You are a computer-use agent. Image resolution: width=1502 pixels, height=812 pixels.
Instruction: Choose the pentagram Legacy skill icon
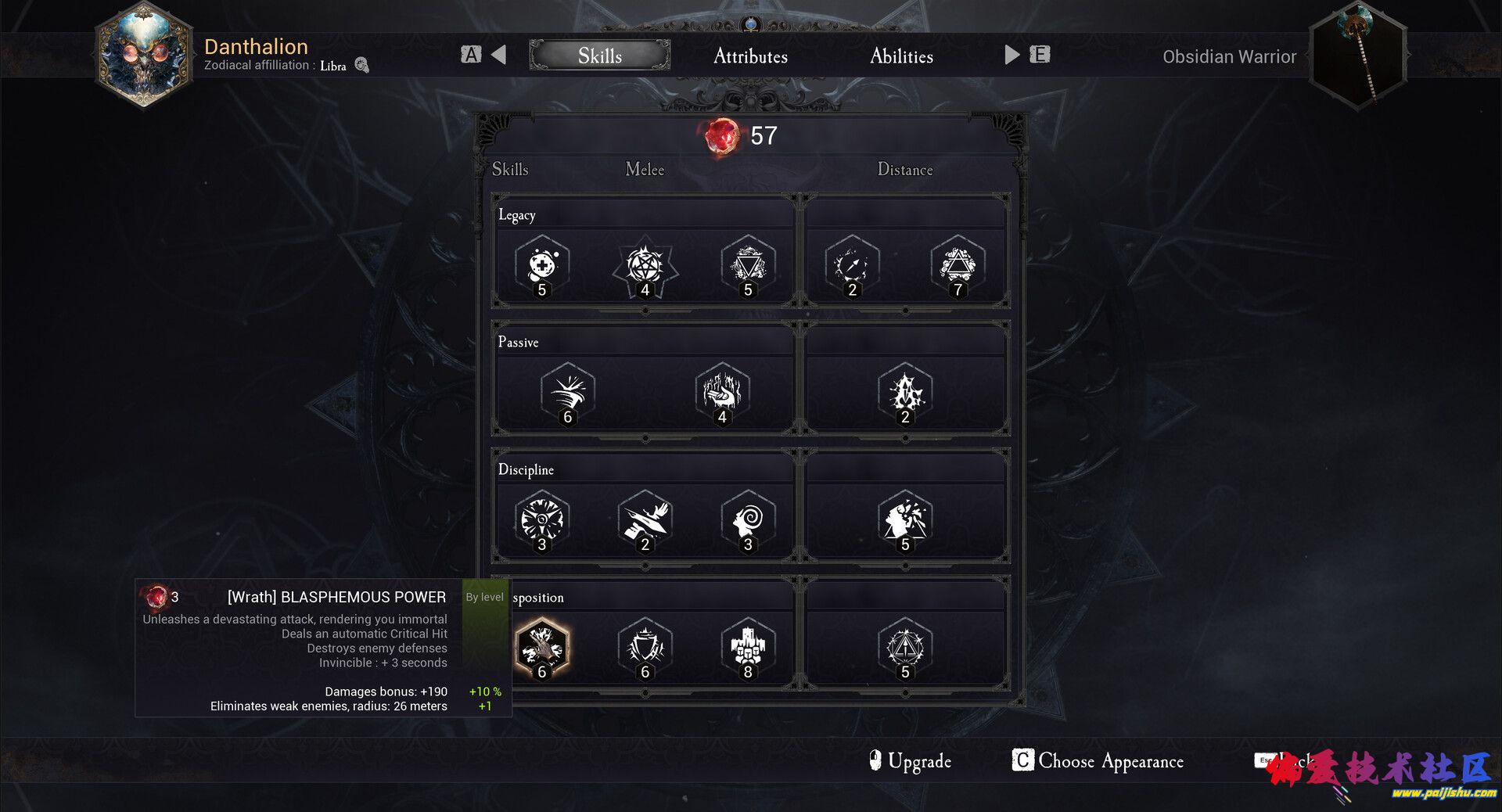[645, 265]
